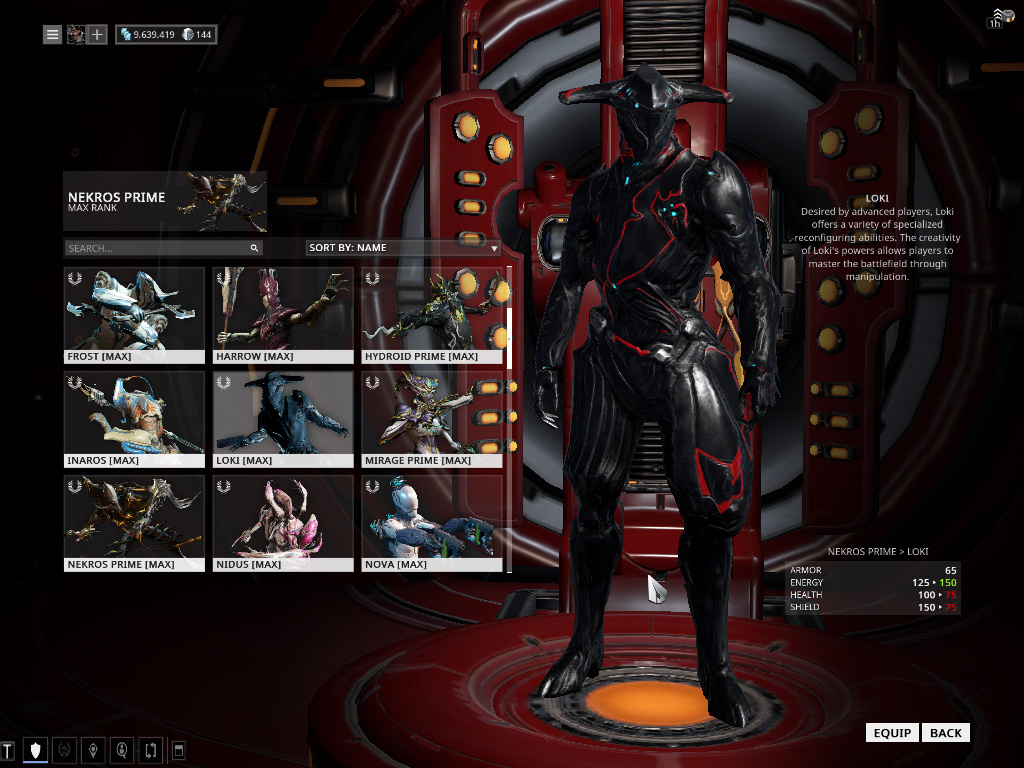
Task: Pick the Nidus warframe tile
Action: click(283, 523)
